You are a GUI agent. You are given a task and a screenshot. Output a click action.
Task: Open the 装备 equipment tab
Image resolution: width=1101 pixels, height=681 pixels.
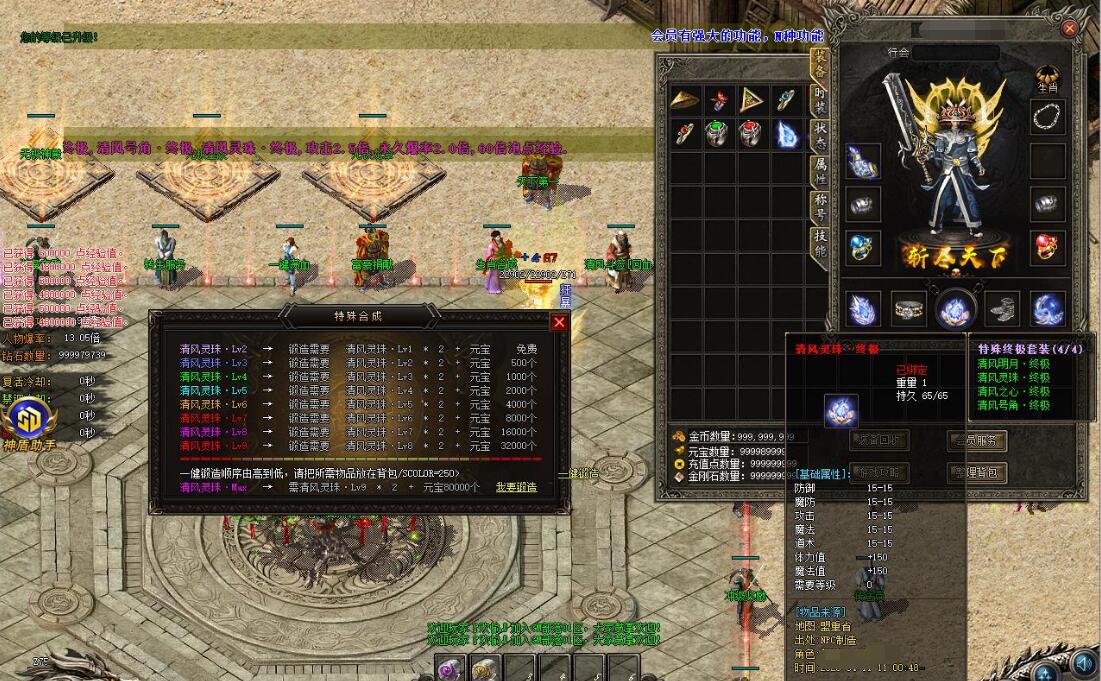coord(819,63)
